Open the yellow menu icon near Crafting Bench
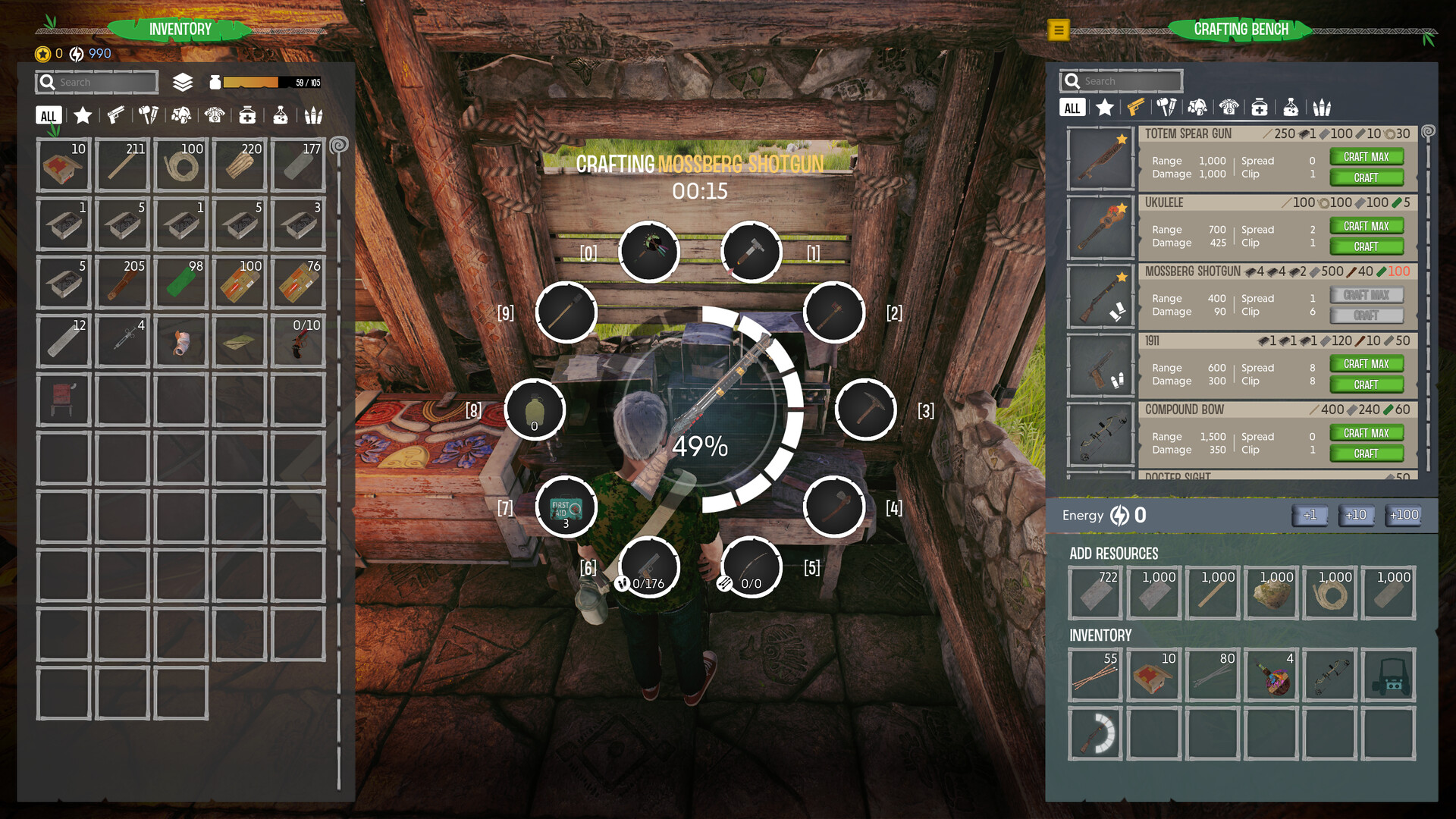Screen dimensions: 1456x819 click(1057, 32)
